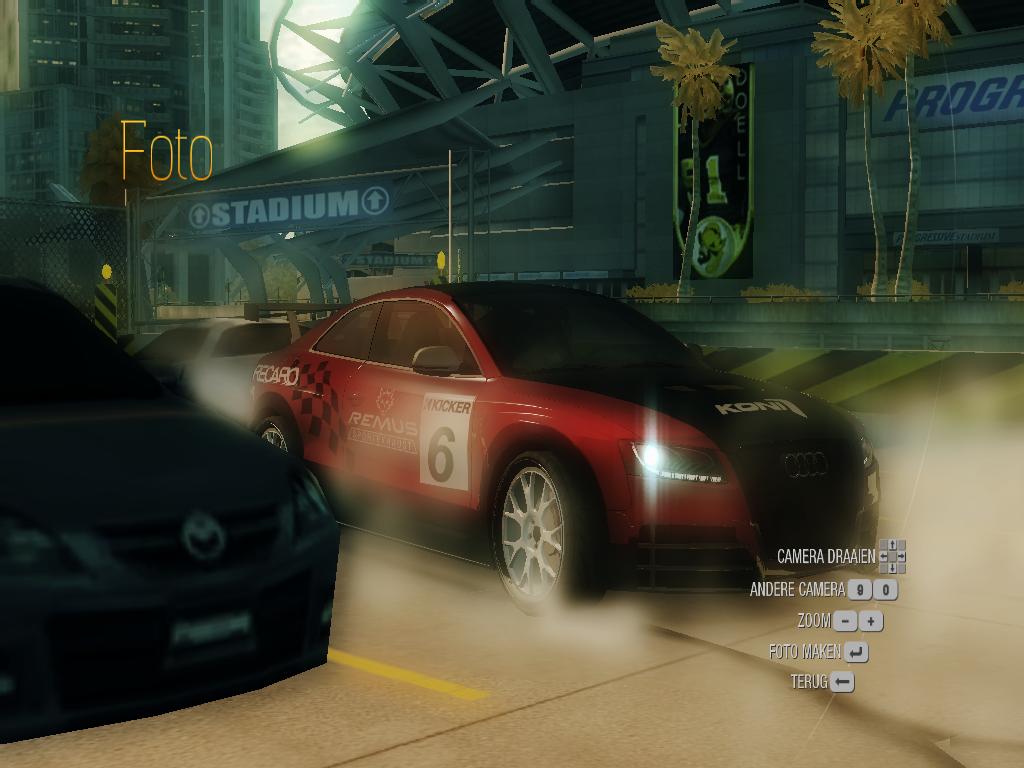This screenshot has width=1024, height=768.
Task: Zoom in with the plus button
Action: point(872,621)
